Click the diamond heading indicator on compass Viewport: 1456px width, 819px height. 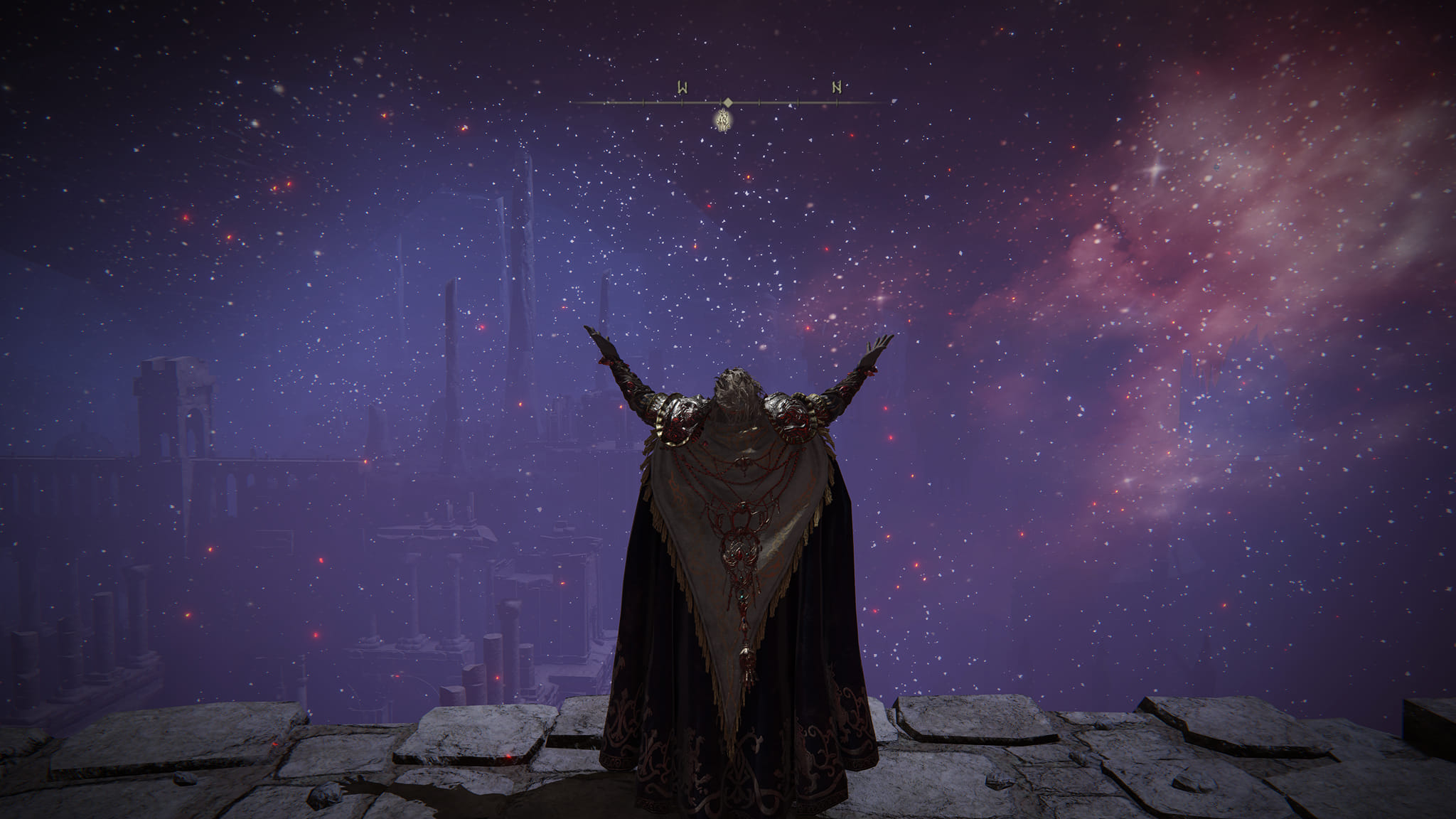point(727,102)
